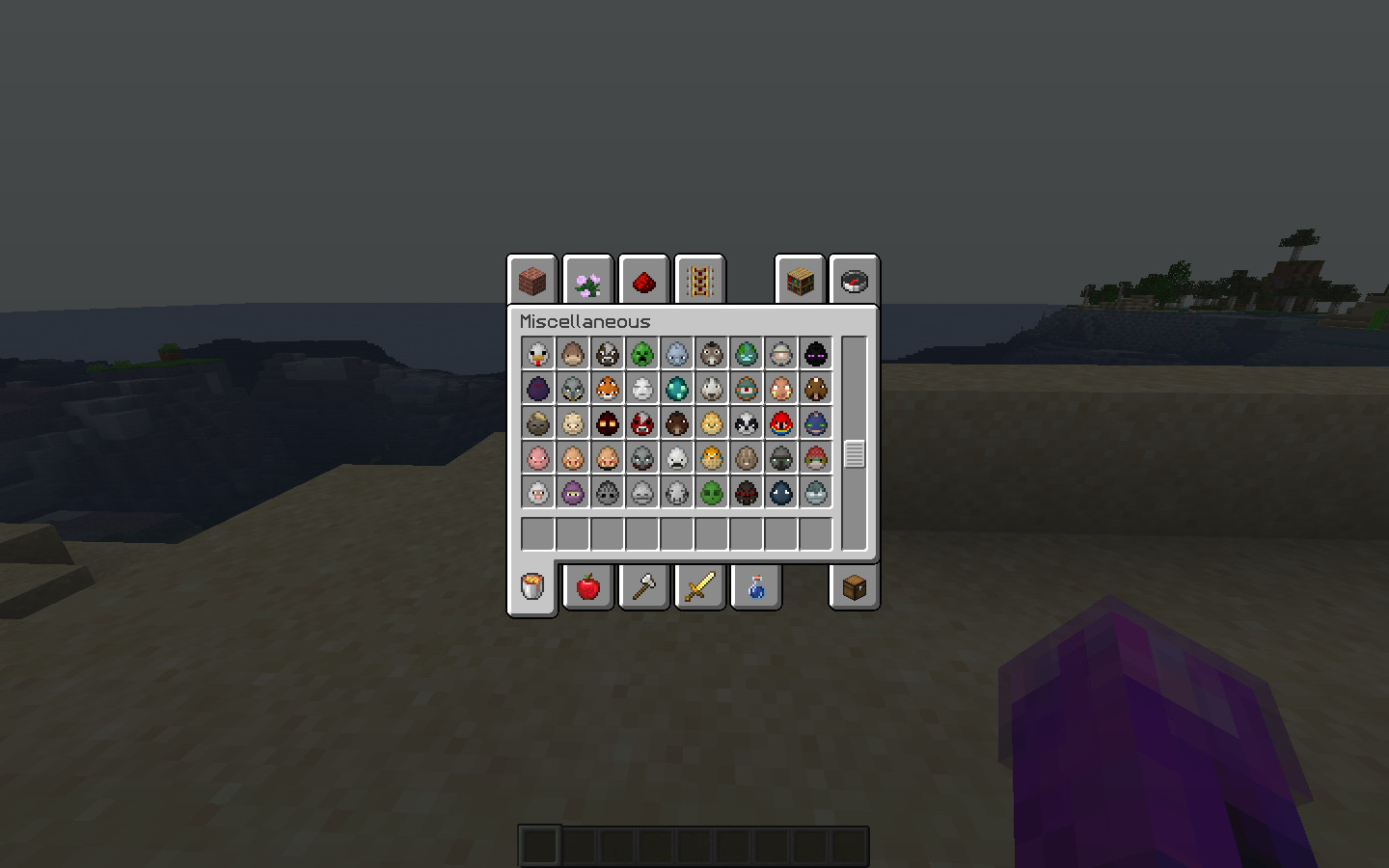Screen dimensions: 1389x868
Task: Pick the Spider spawn egg
Action: point(746,492)
